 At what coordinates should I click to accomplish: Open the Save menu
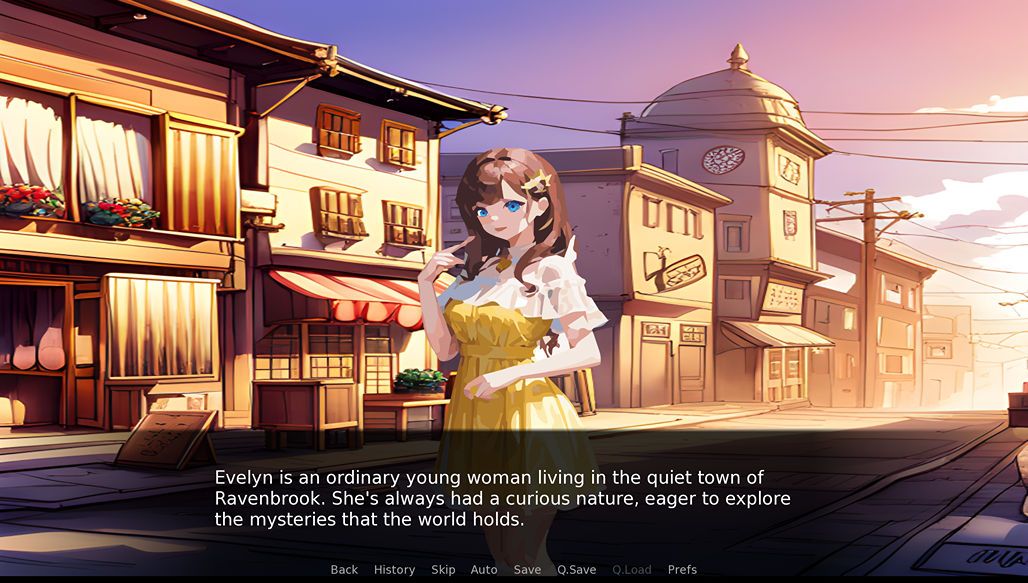click(x=527, y=570)
